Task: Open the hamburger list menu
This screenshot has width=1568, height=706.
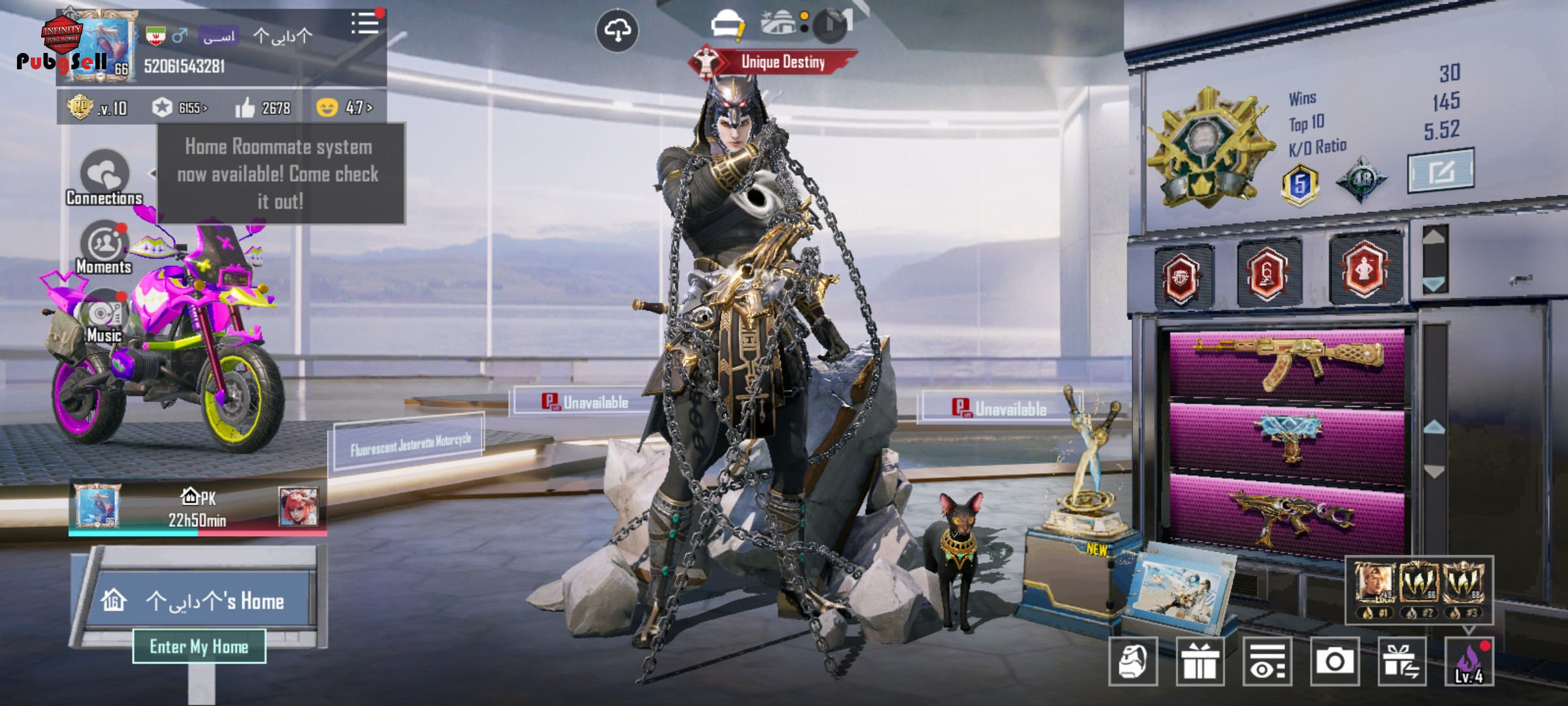Action: click(x=365, y=24)
